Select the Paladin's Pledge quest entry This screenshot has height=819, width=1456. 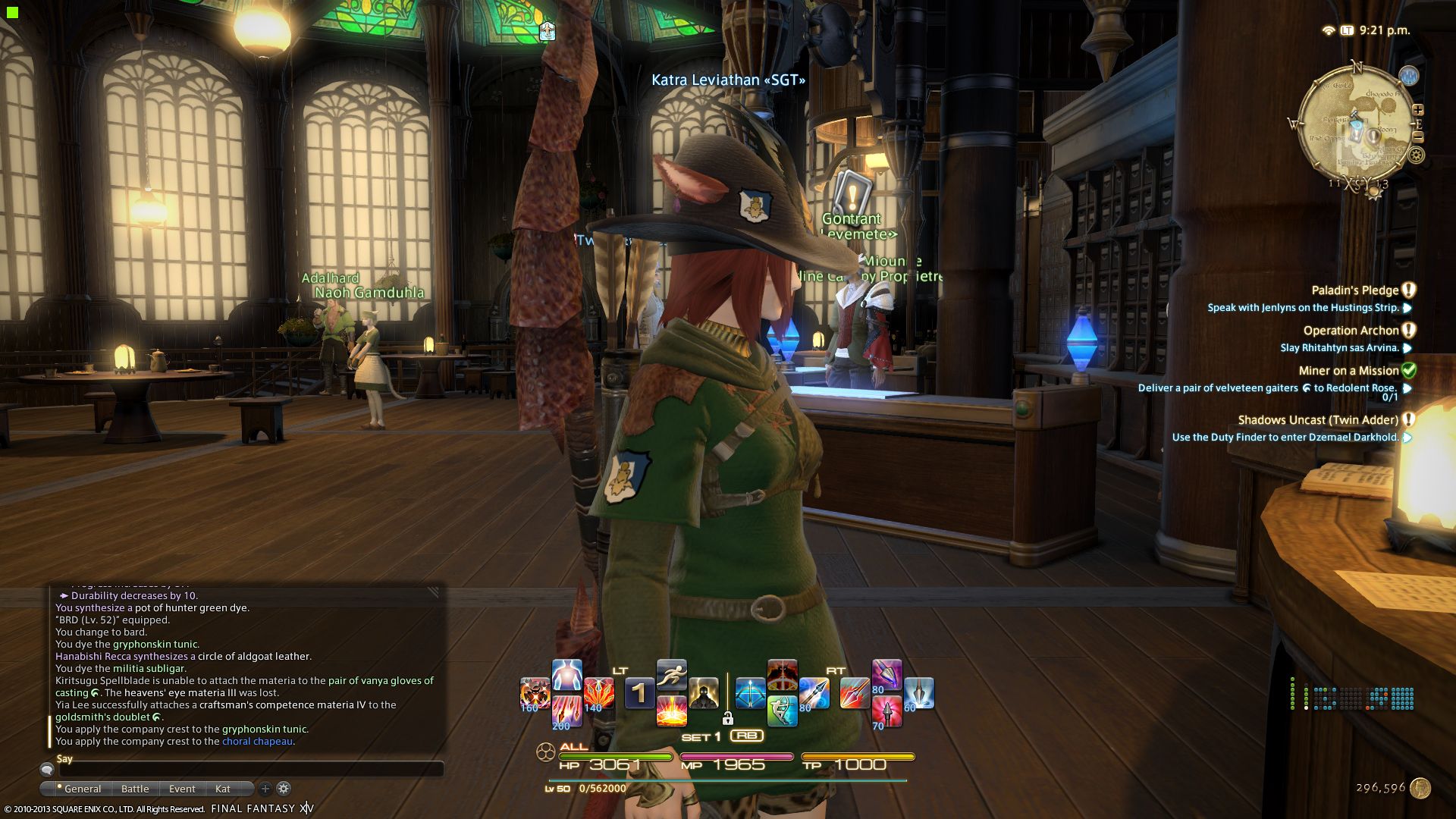tap(1354, 290)
